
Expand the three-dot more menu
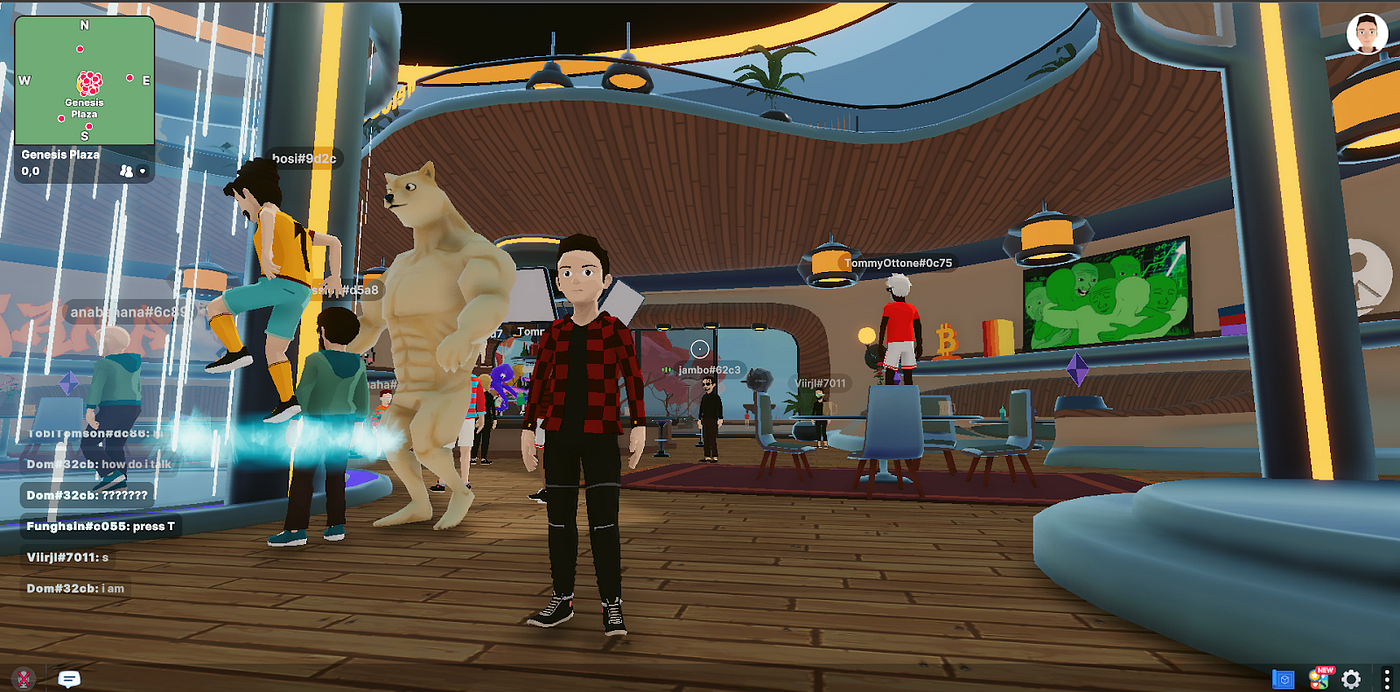click(1384, 679)
